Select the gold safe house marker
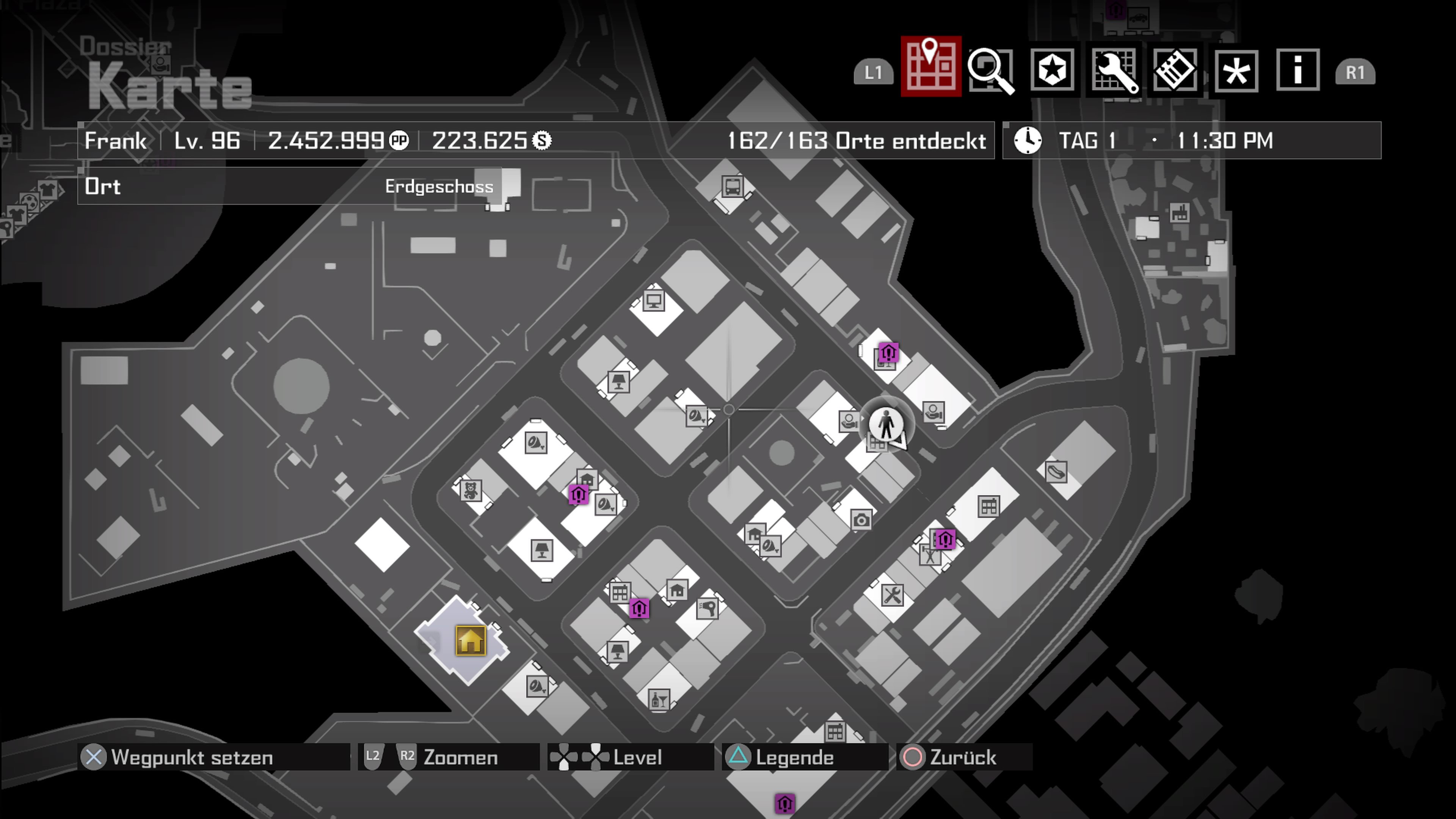This screenshot has width=1456, height=819. (x=470, y=641)
